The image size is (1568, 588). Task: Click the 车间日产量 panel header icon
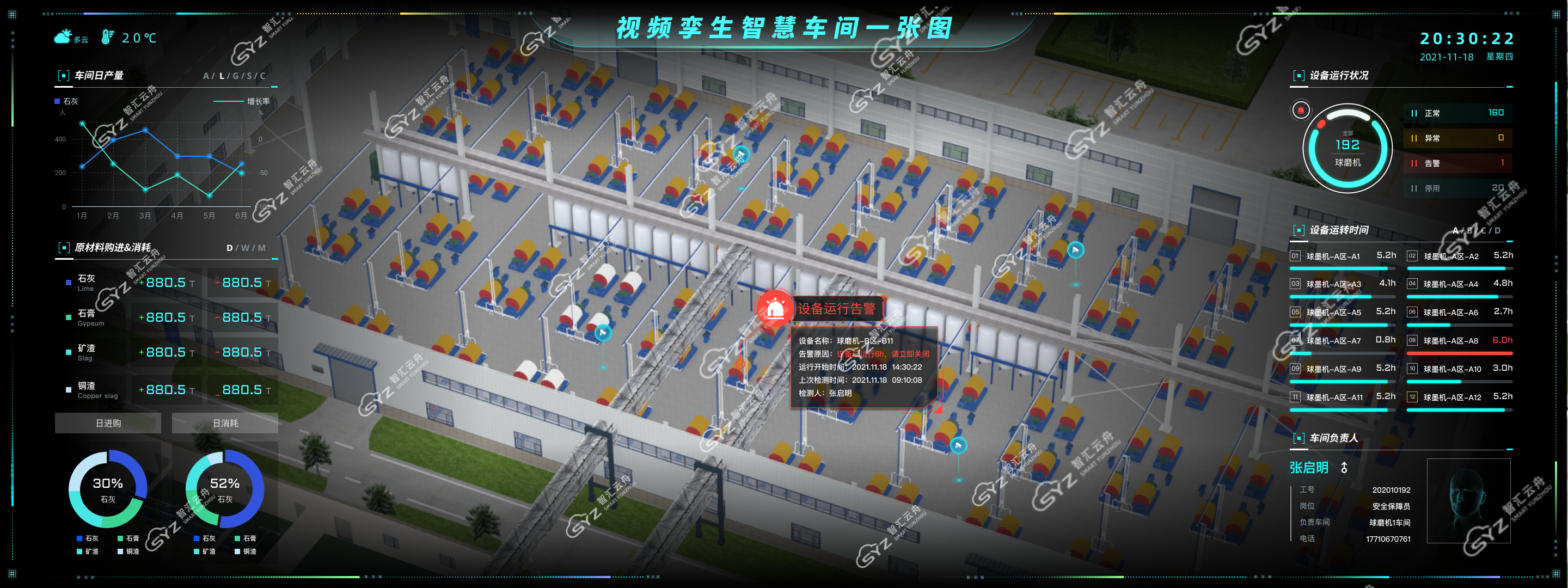pos(63,75)
